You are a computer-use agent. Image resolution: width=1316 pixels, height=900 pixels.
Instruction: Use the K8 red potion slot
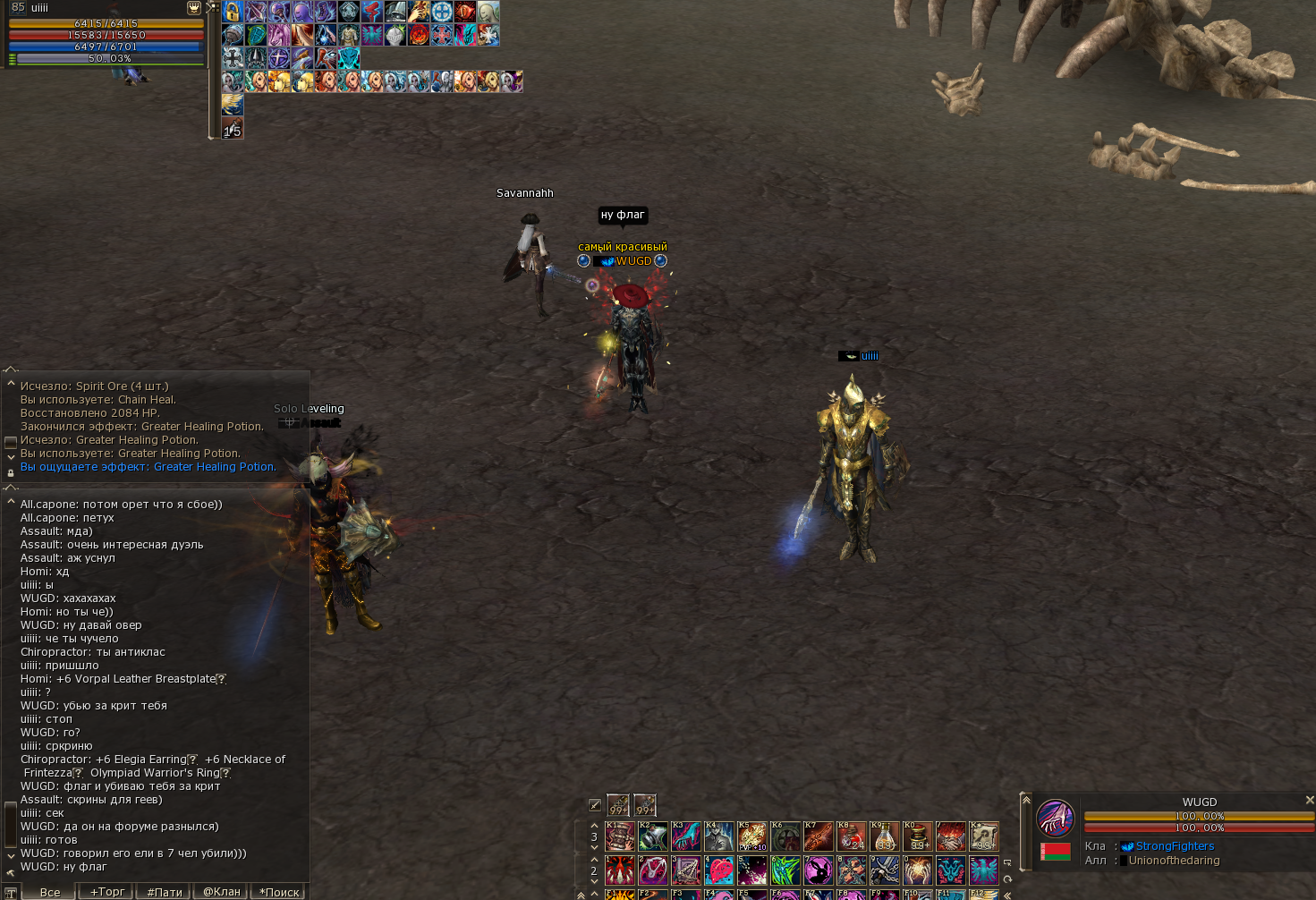851,836
